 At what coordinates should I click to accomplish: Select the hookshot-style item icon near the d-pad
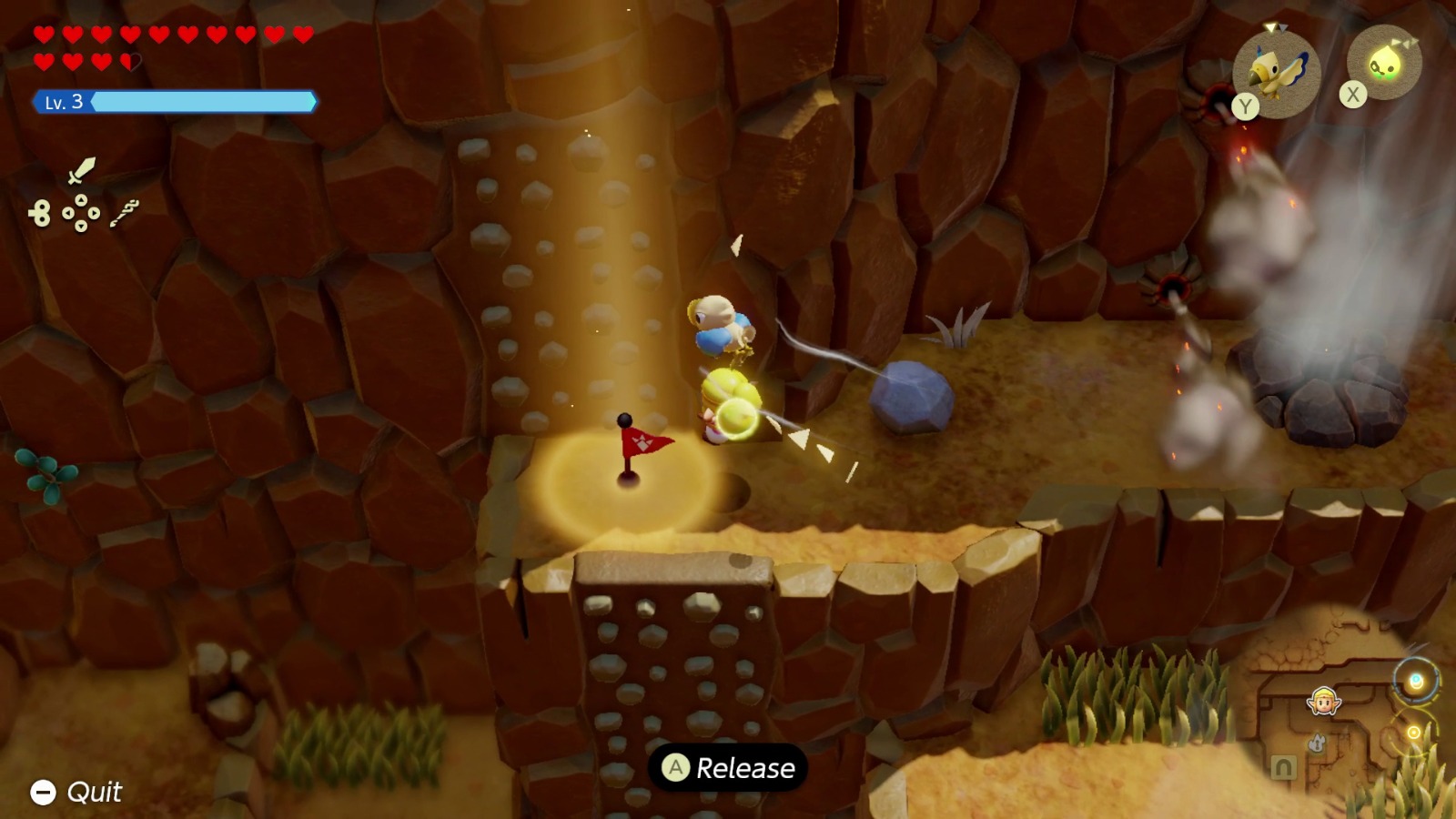[125, 214]
